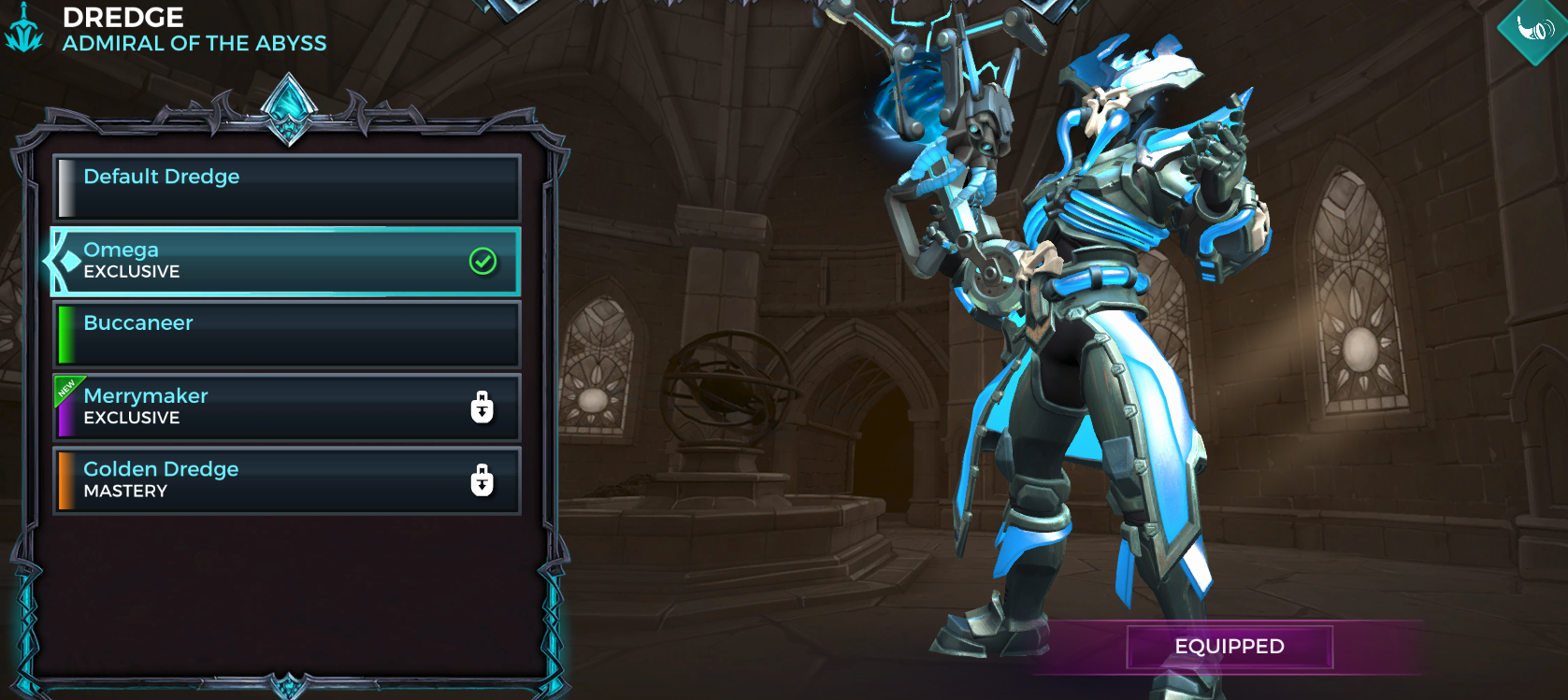
Task: Click the lock icon on Merrymaker skin
Action: pos(482,407)
